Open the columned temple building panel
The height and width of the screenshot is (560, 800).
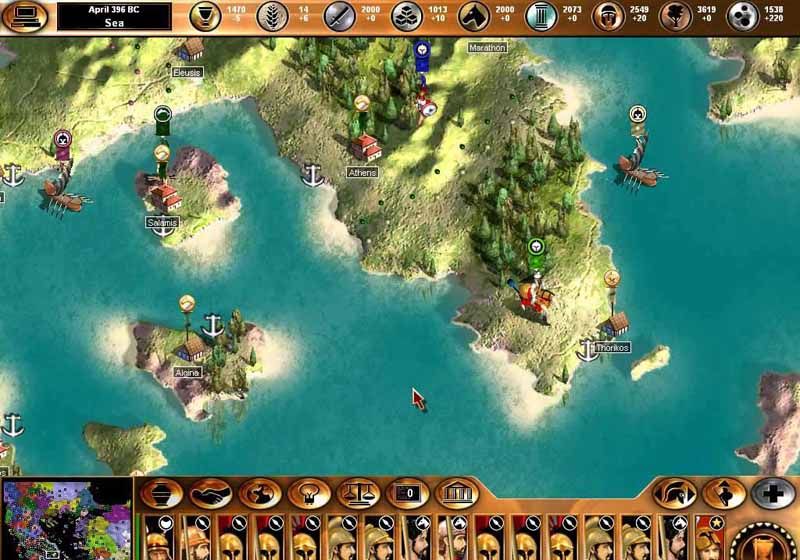coord(456,493)
